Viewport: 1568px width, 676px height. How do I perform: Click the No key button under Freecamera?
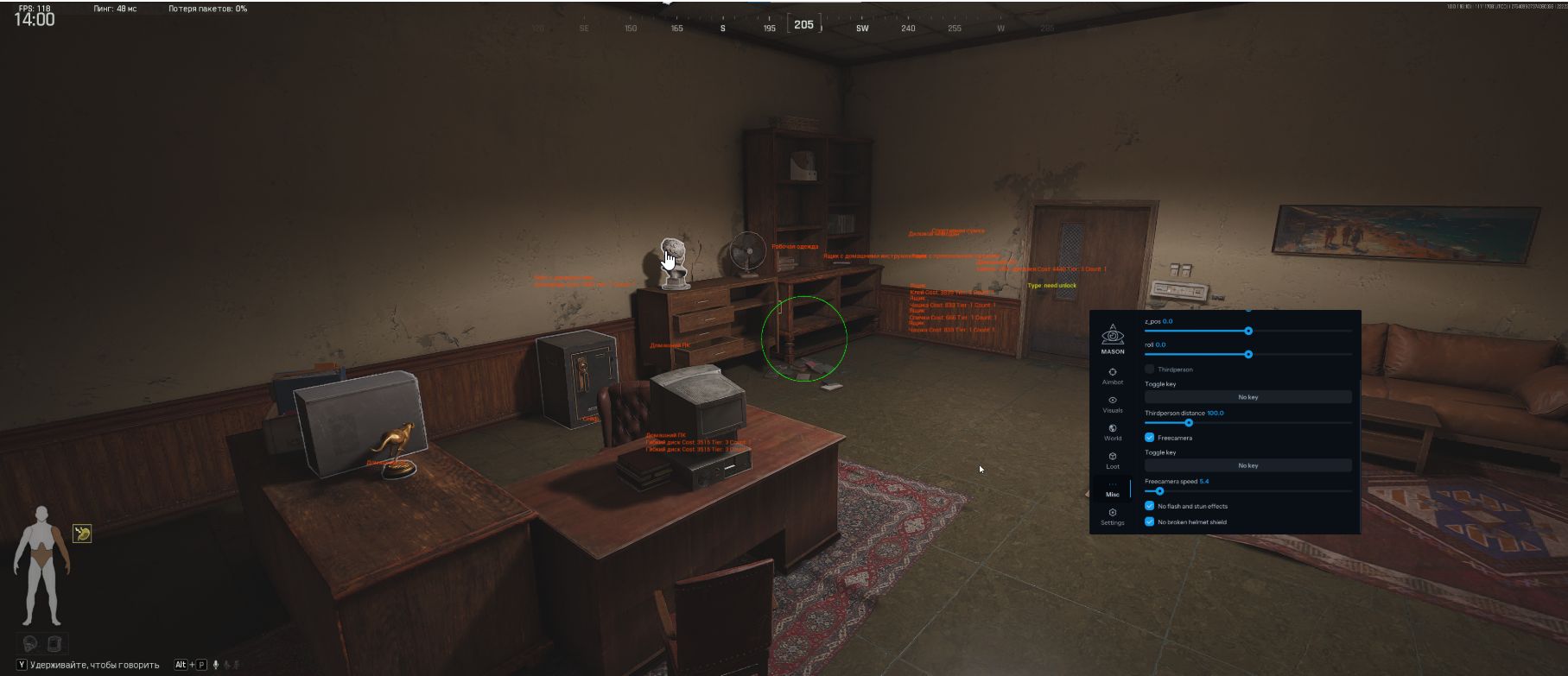1247,465
